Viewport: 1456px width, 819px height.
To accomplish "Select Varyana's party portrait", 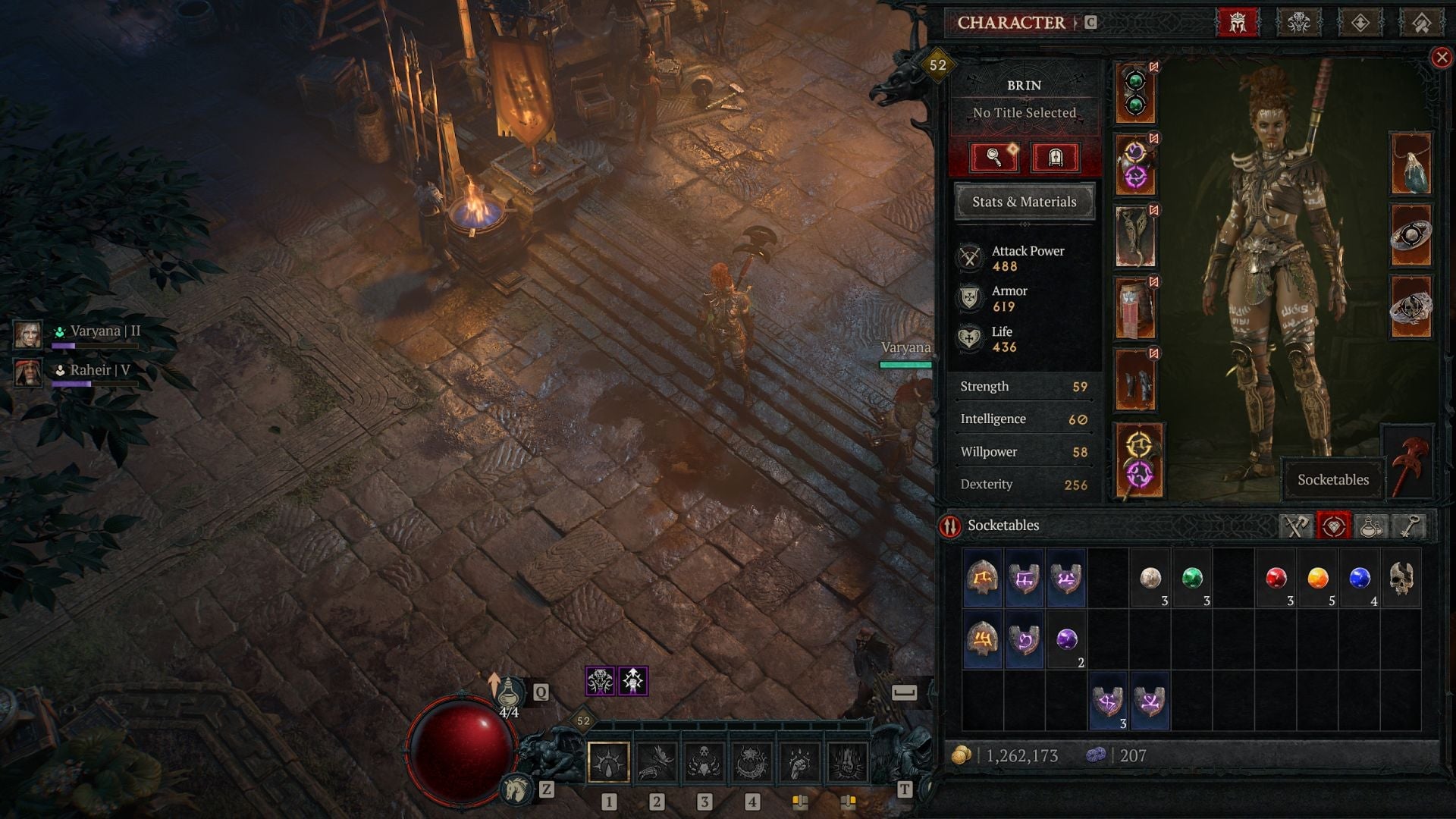I will click(x=27, y=334).
